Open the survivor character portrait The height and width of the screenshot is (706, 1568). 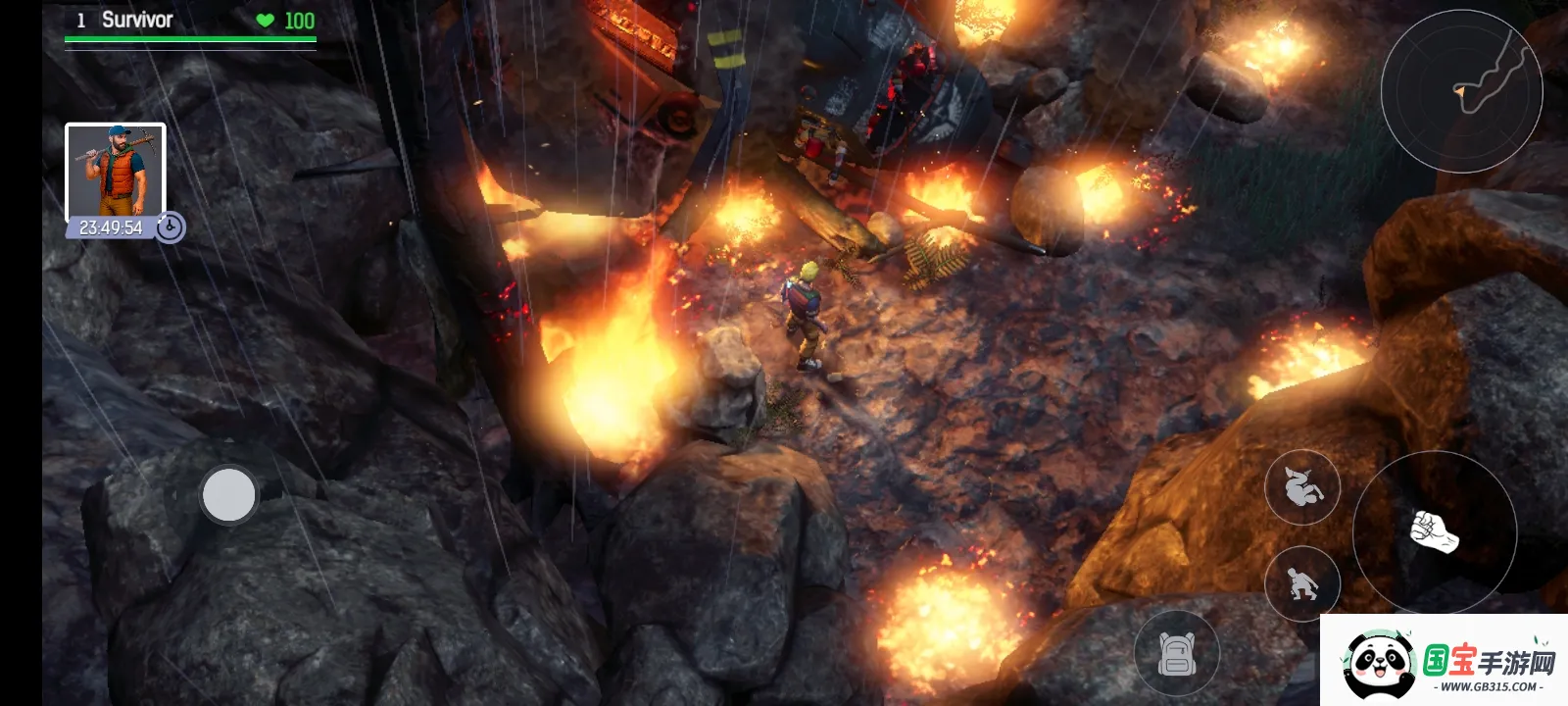(115, 171)
